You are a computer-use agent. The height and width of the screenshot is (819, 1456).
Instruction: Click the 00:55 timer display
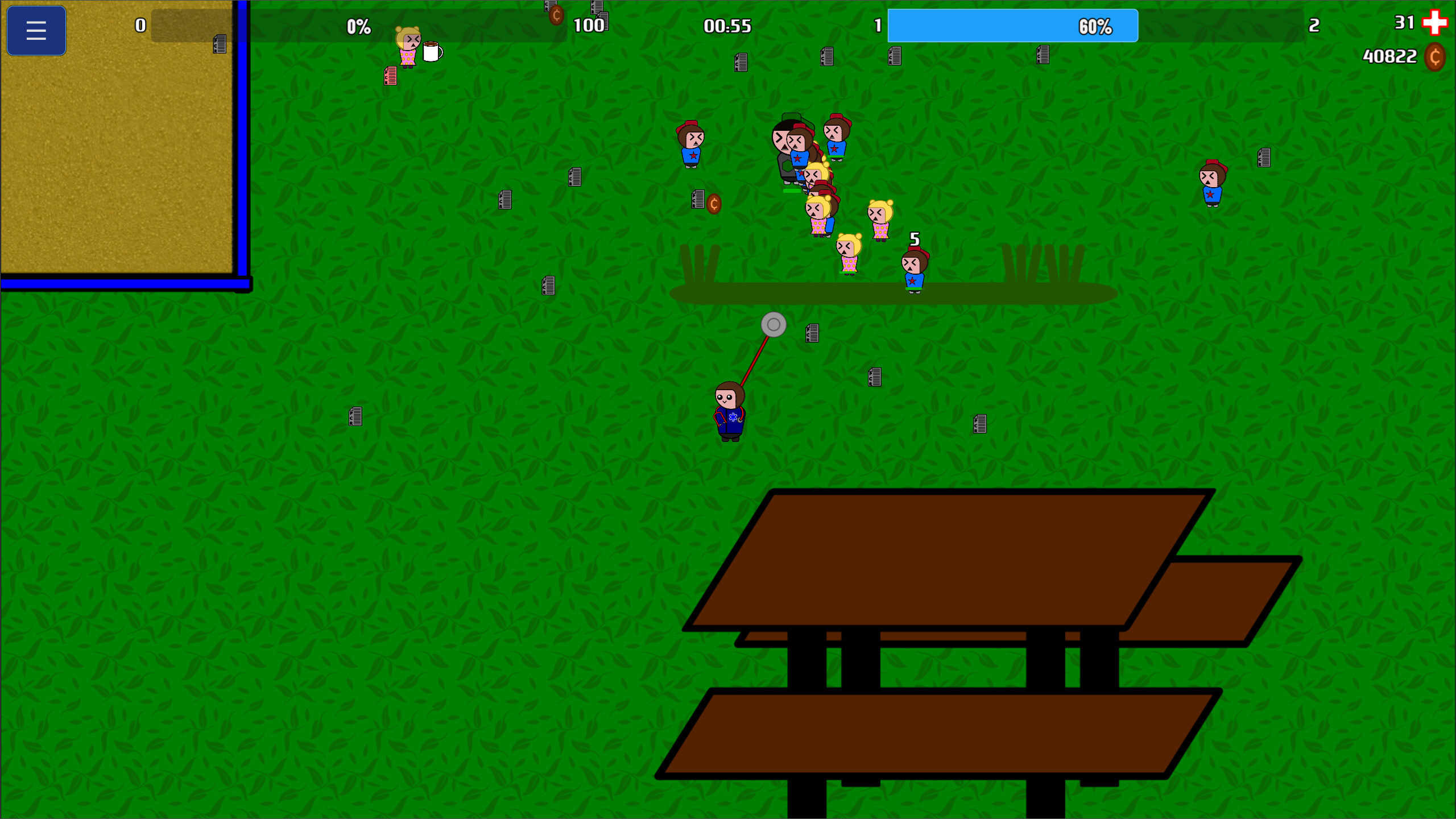pyautogui.click(x=728, y=26)
